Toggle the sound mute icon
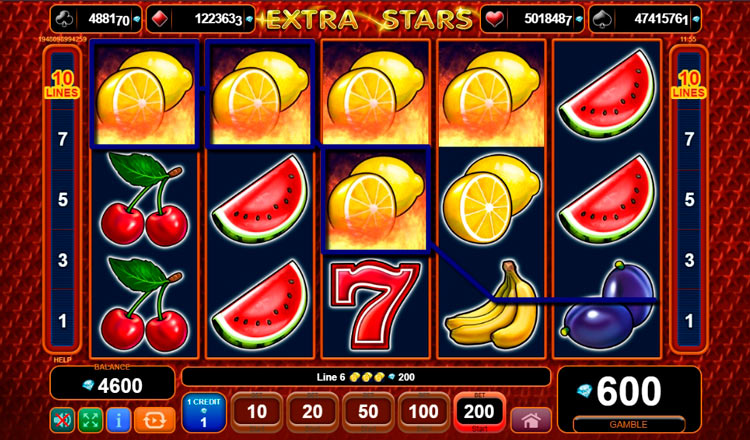Screen dimensions: 750x440 click(62, 418)
